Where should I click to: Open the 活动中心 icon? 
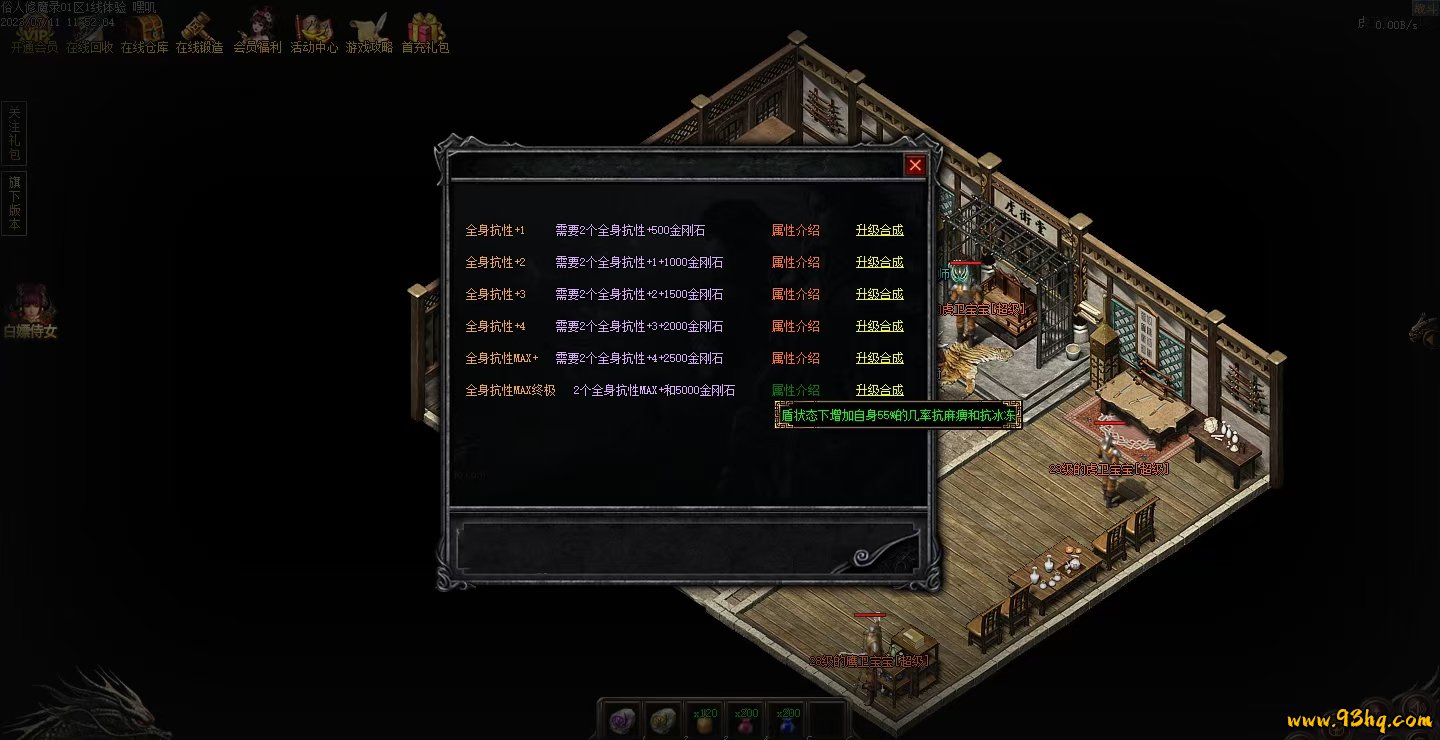pyautogui.click(x=314, y=32)
